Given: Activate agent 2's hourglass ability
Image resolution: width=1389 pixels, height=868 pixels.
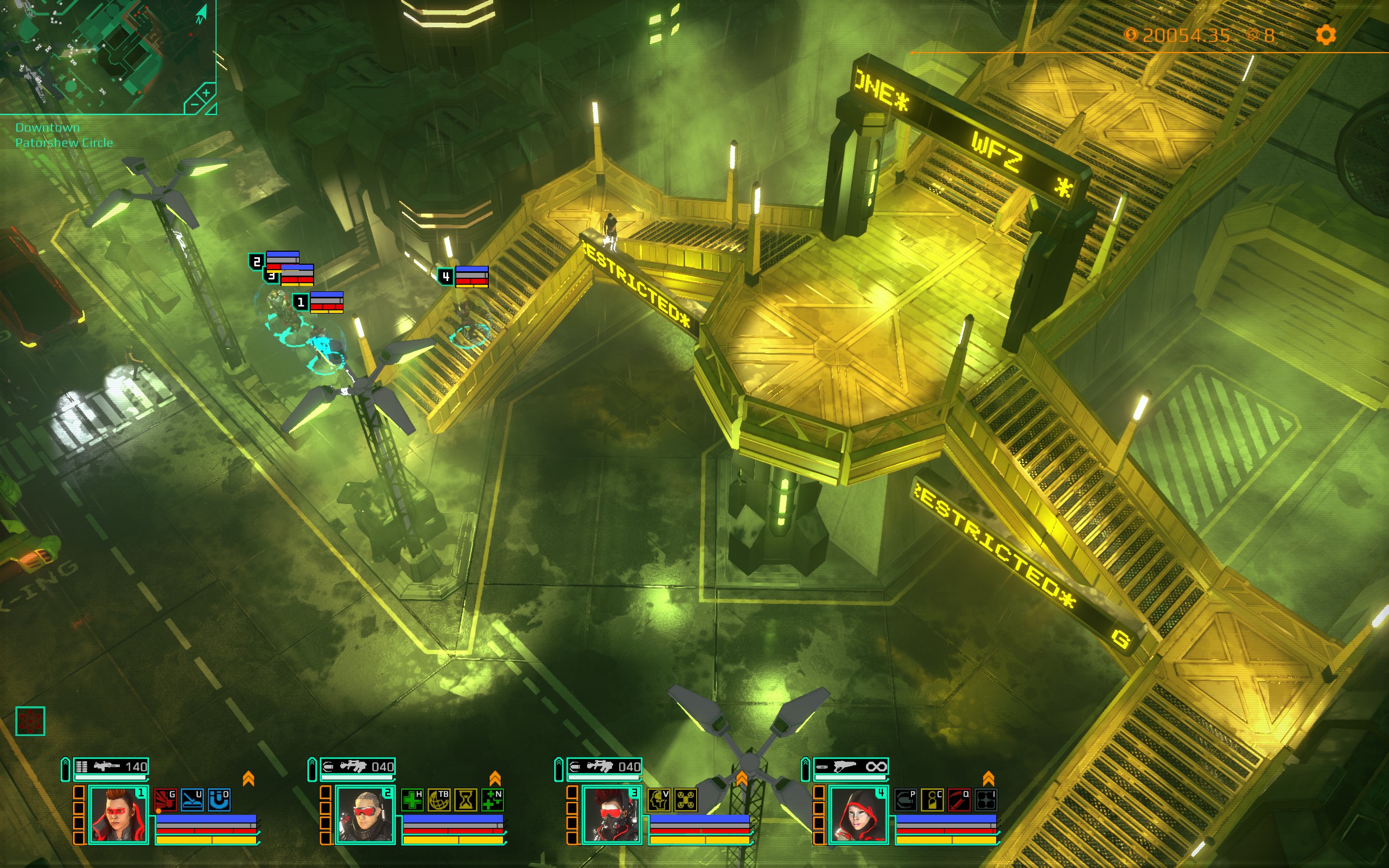Looking at the screenshot, I should [x=466, y=800].
